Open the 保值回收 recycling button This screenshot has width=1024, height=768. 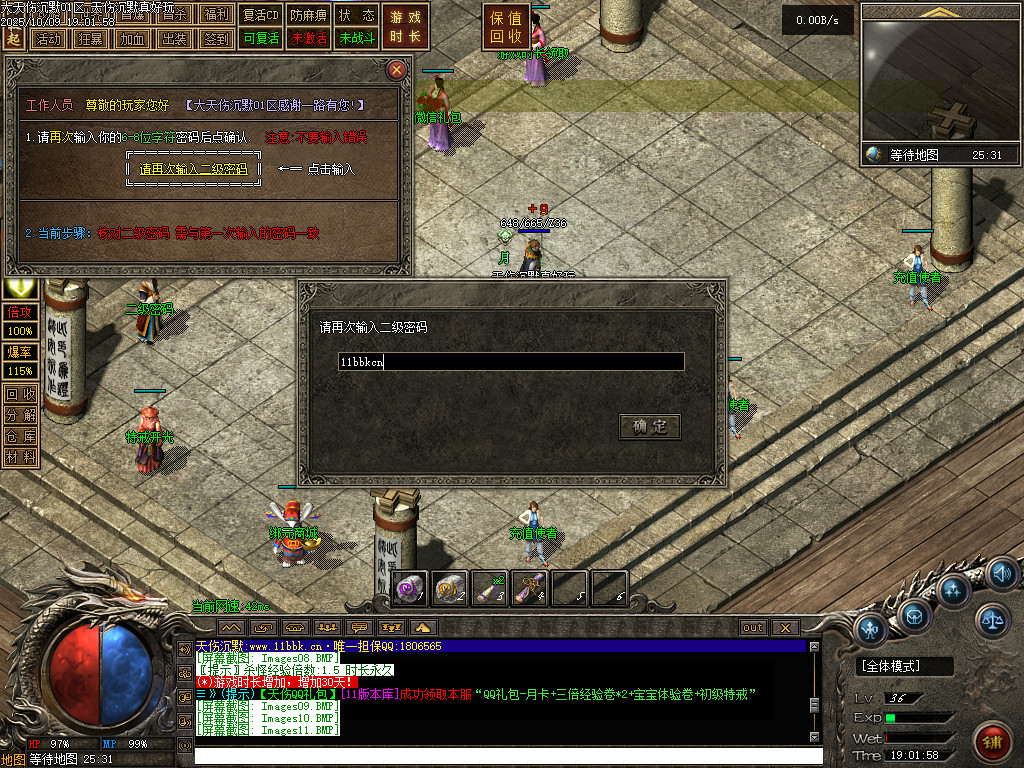coord(506,27)
